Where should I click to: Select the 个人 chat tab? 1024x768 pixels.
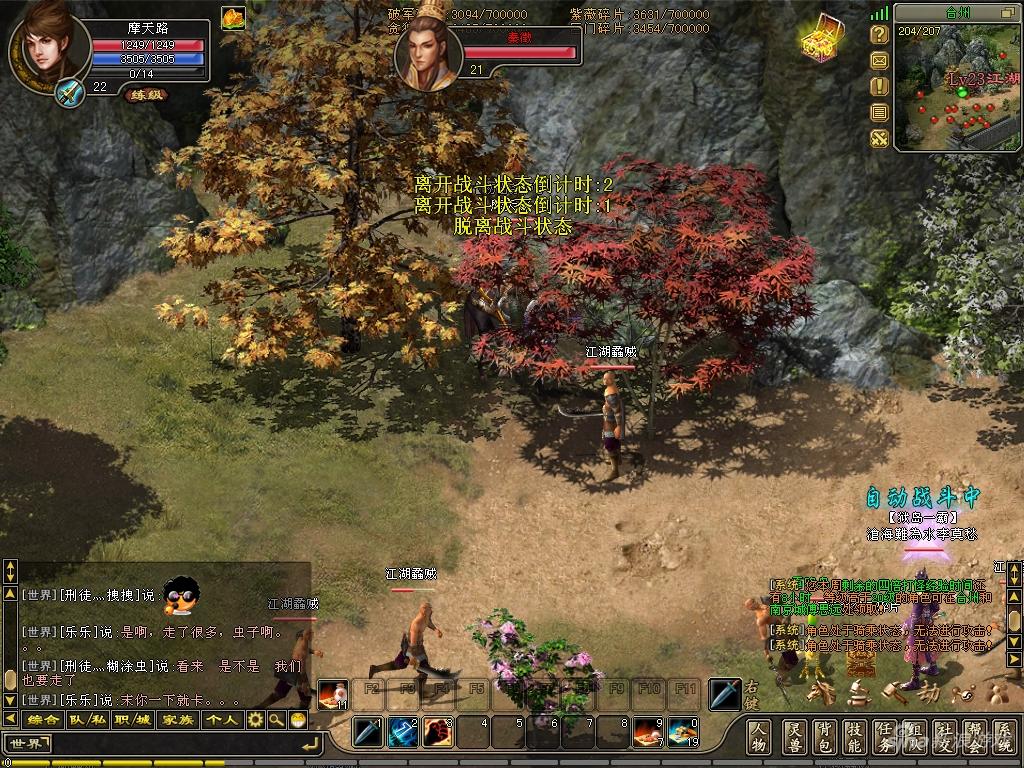pos(222,719)
